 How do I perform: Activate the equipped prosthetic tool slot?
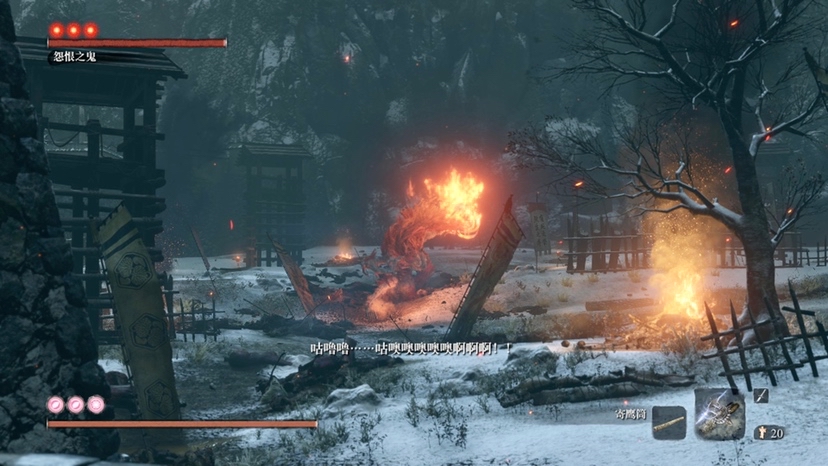(x=720, y=414)
